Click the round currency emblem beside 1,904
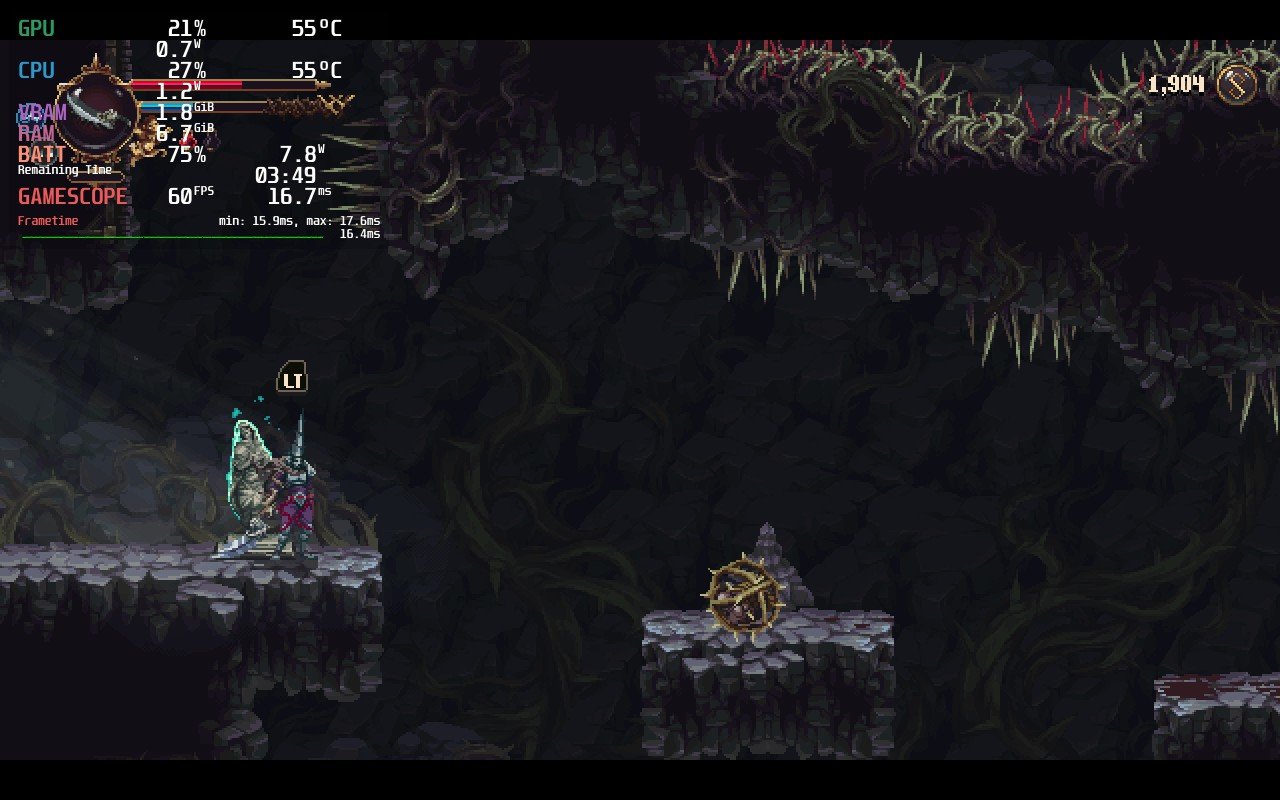Viewport: 1280px width, 800px height. (1236, 84)
